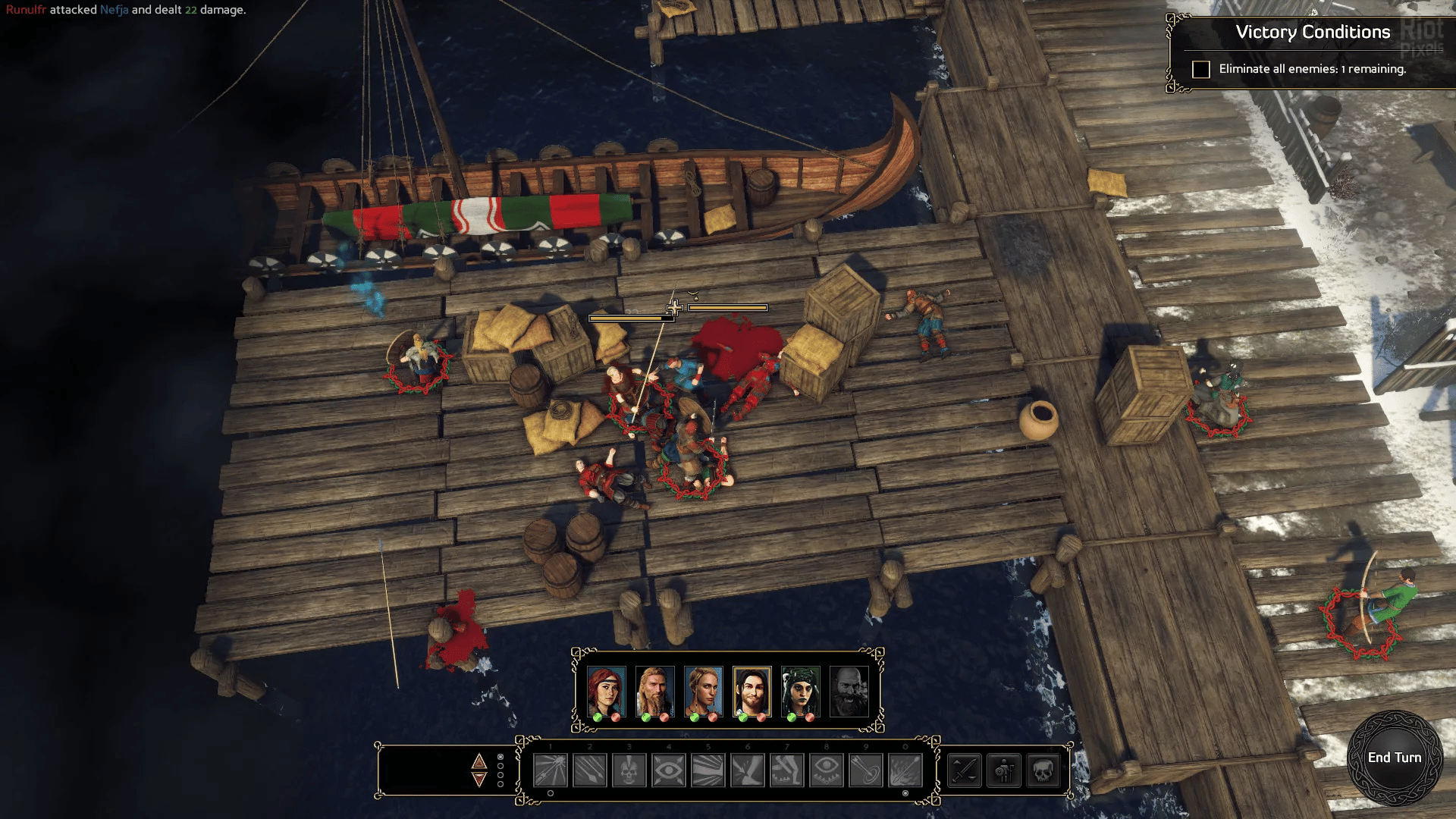Activate the helmeted skull ability
The image size is (1456, 819).
pyautogui.click(x=629, y=771)
